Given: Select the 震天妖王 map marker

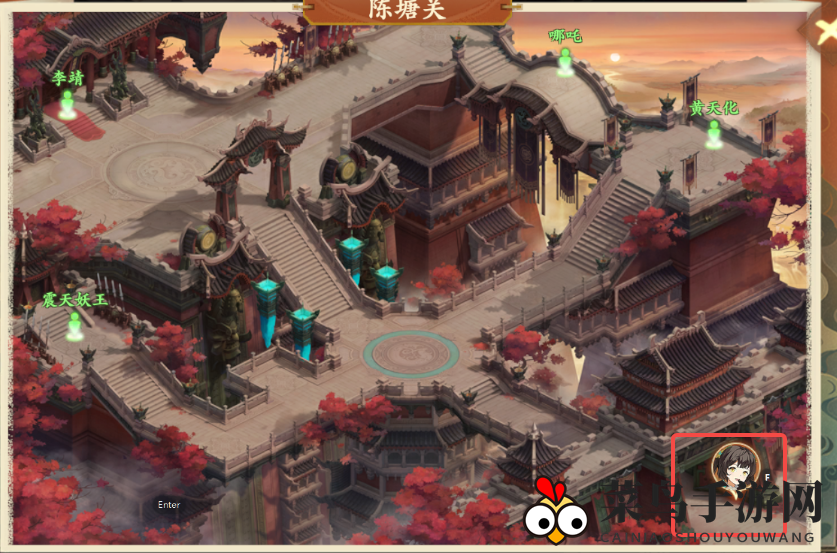Looking at the screenshot, I should click(73, 324).
